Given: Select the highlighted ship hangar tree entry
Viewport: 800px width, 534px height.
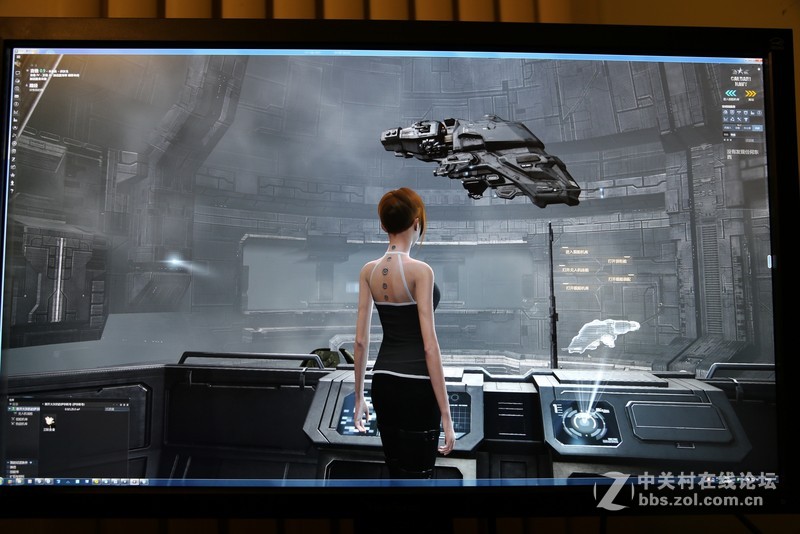Looking at the screenshot, I should point(28,410).
